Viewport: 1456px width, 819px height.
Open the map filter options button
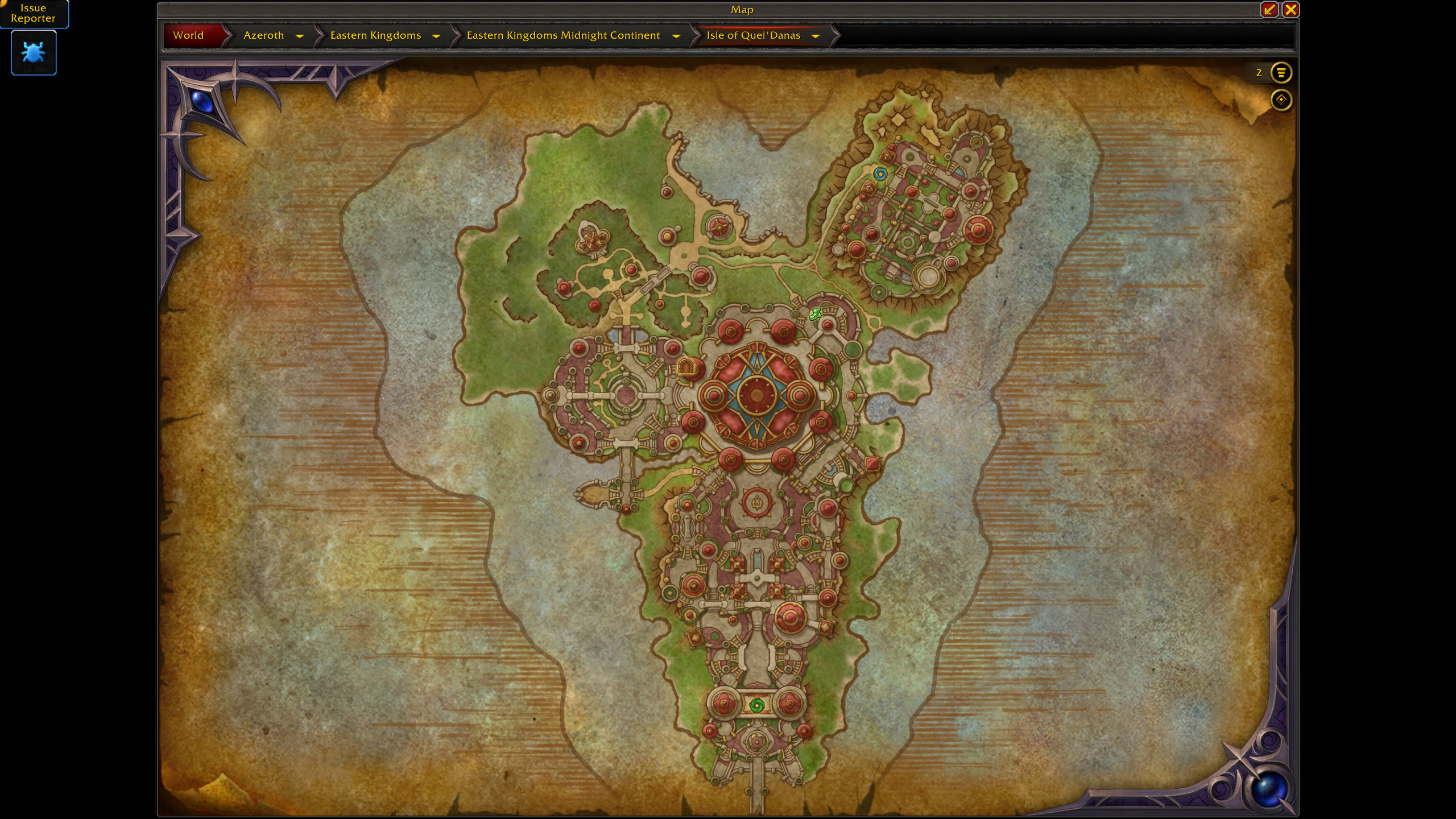[x=1281, y=73]
